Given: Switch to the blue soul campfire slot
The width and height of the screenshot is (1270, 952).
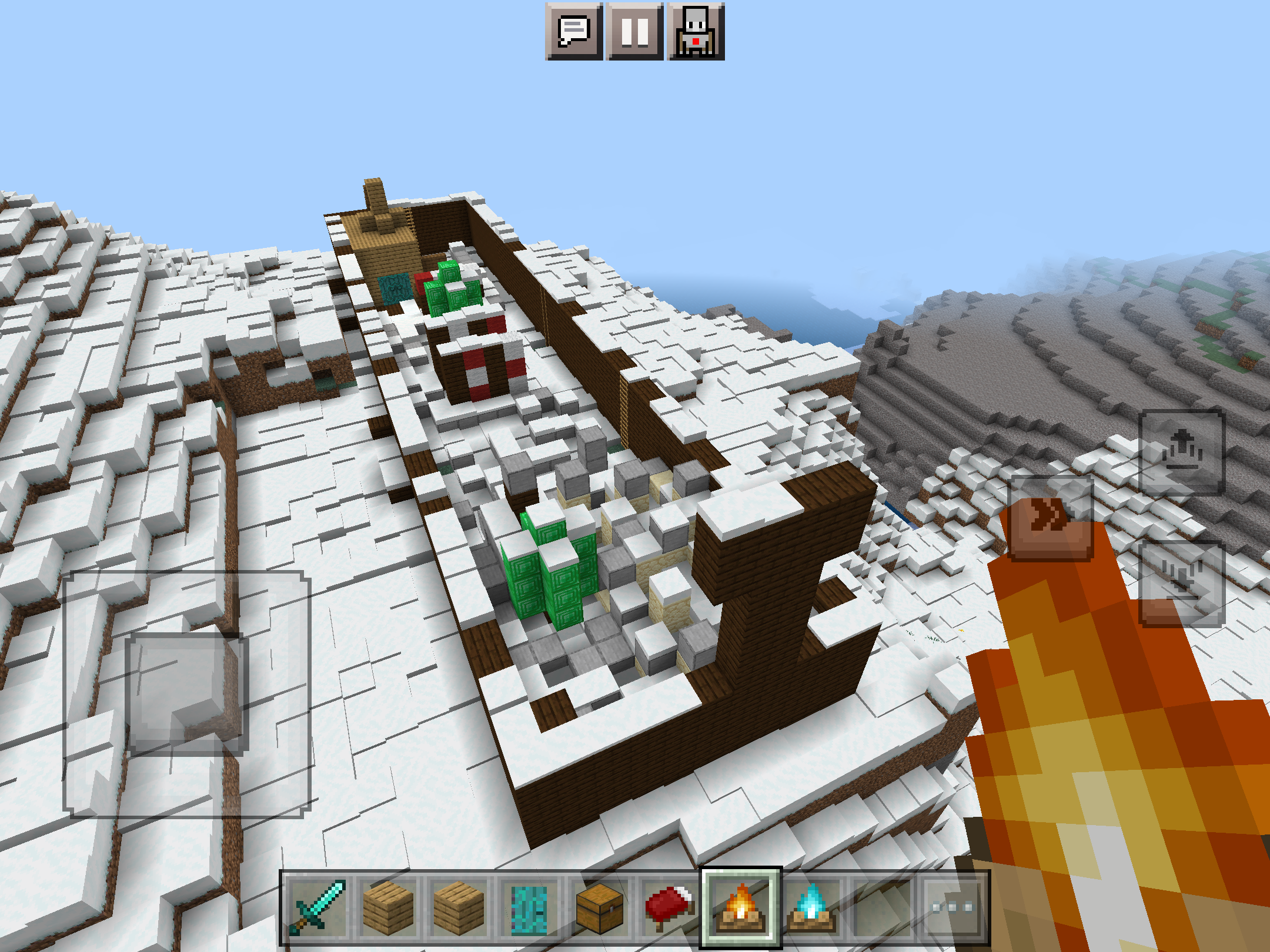Looking at the screenshot, I should point(811,907).
